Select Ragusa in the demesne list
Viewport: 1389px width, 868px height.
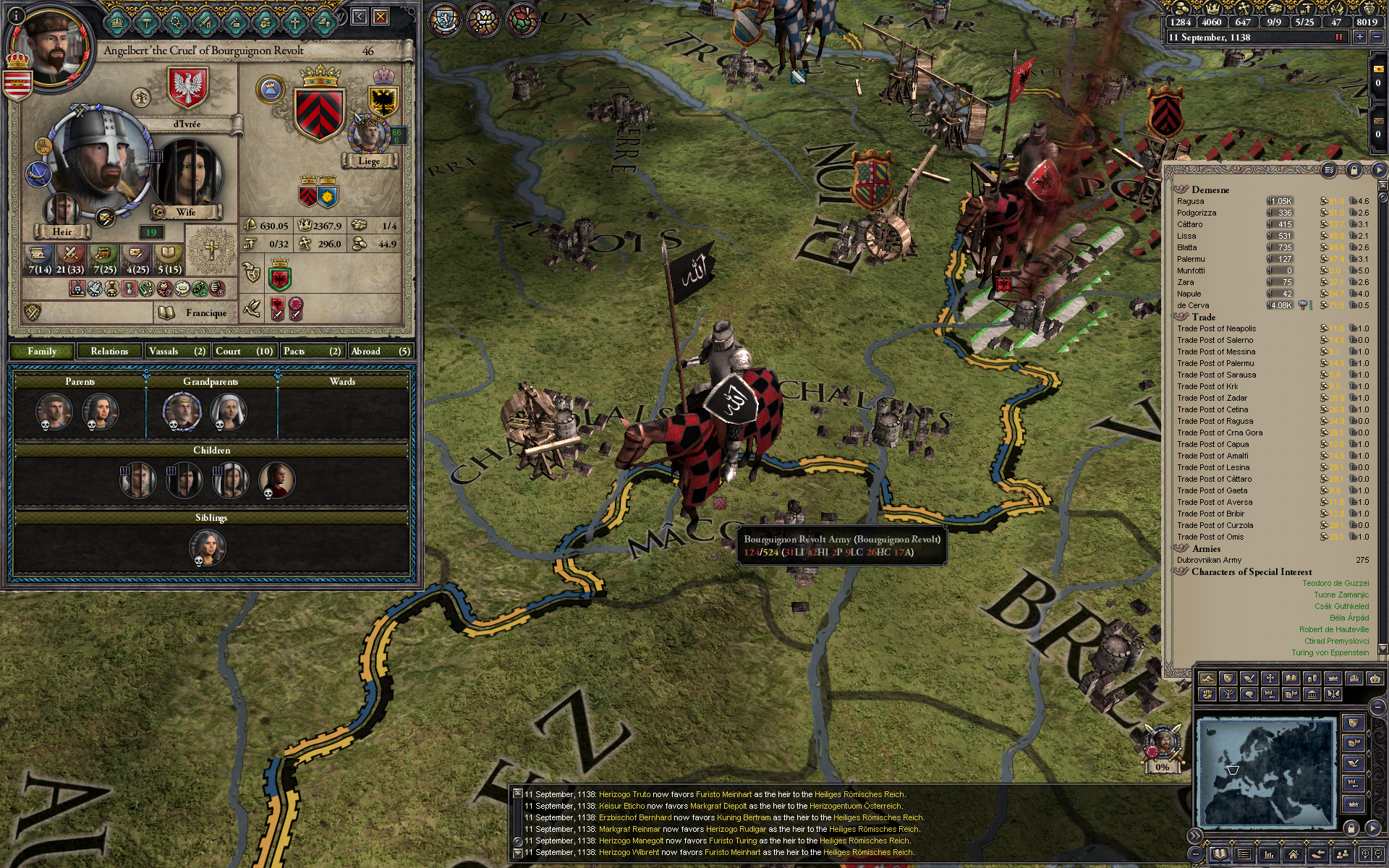click(x=1191, y=202)
